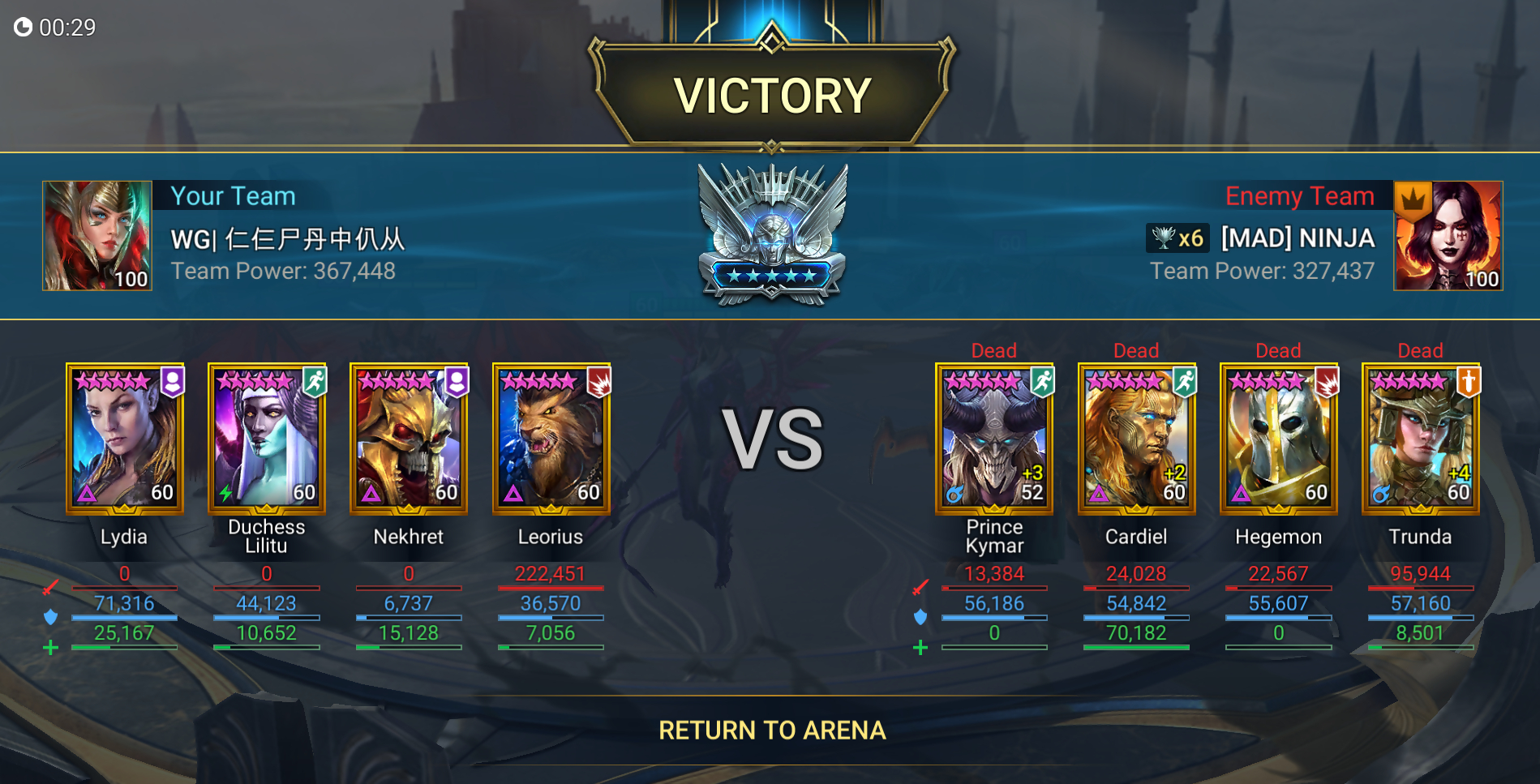Click the defense shield stat icon
This screenshot has width=1540, height=784.
pyautogui.click(x=51, y=616)
